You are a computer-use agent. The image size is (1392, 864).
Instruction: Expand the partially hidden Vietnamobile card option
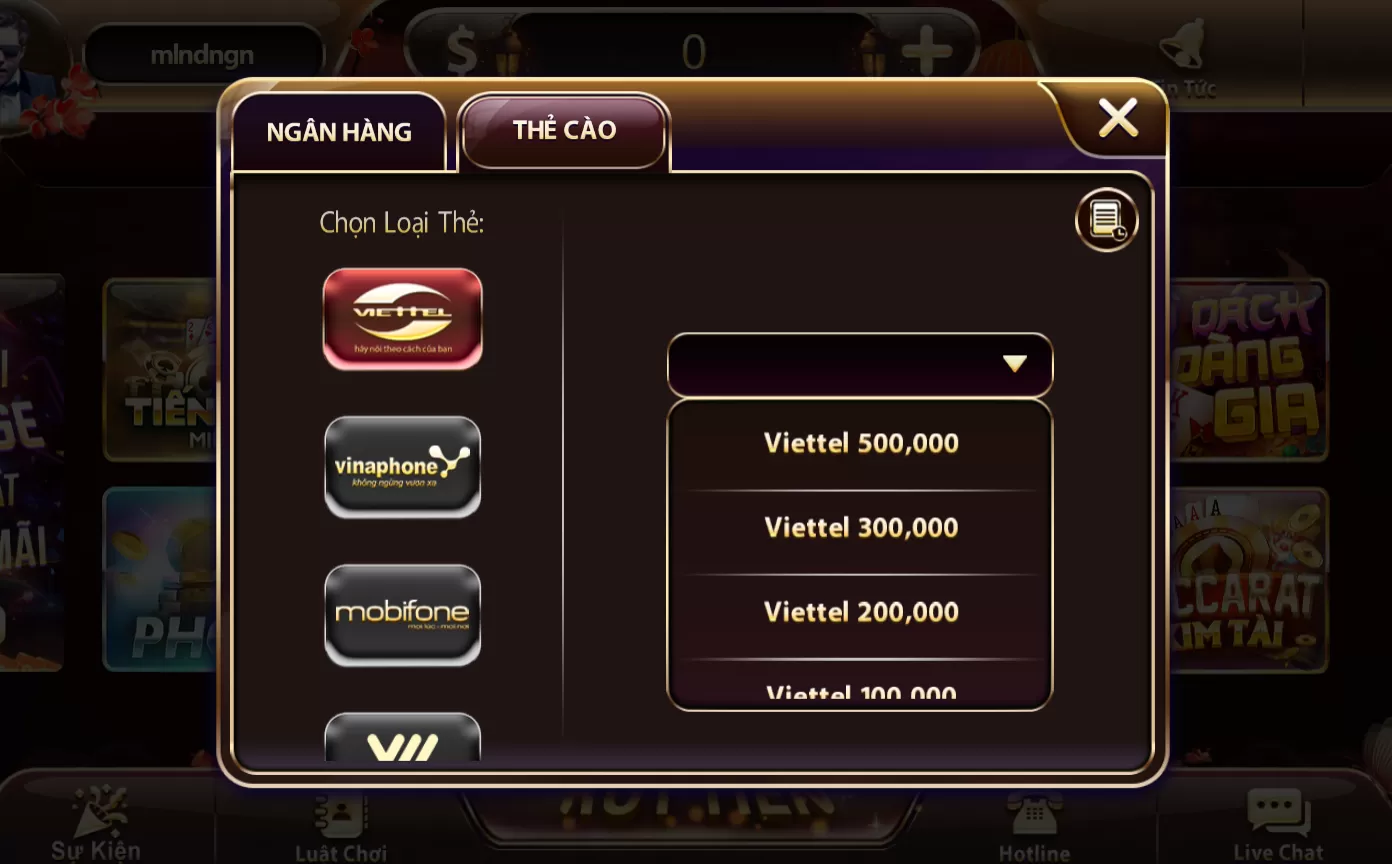coord(402,745)
